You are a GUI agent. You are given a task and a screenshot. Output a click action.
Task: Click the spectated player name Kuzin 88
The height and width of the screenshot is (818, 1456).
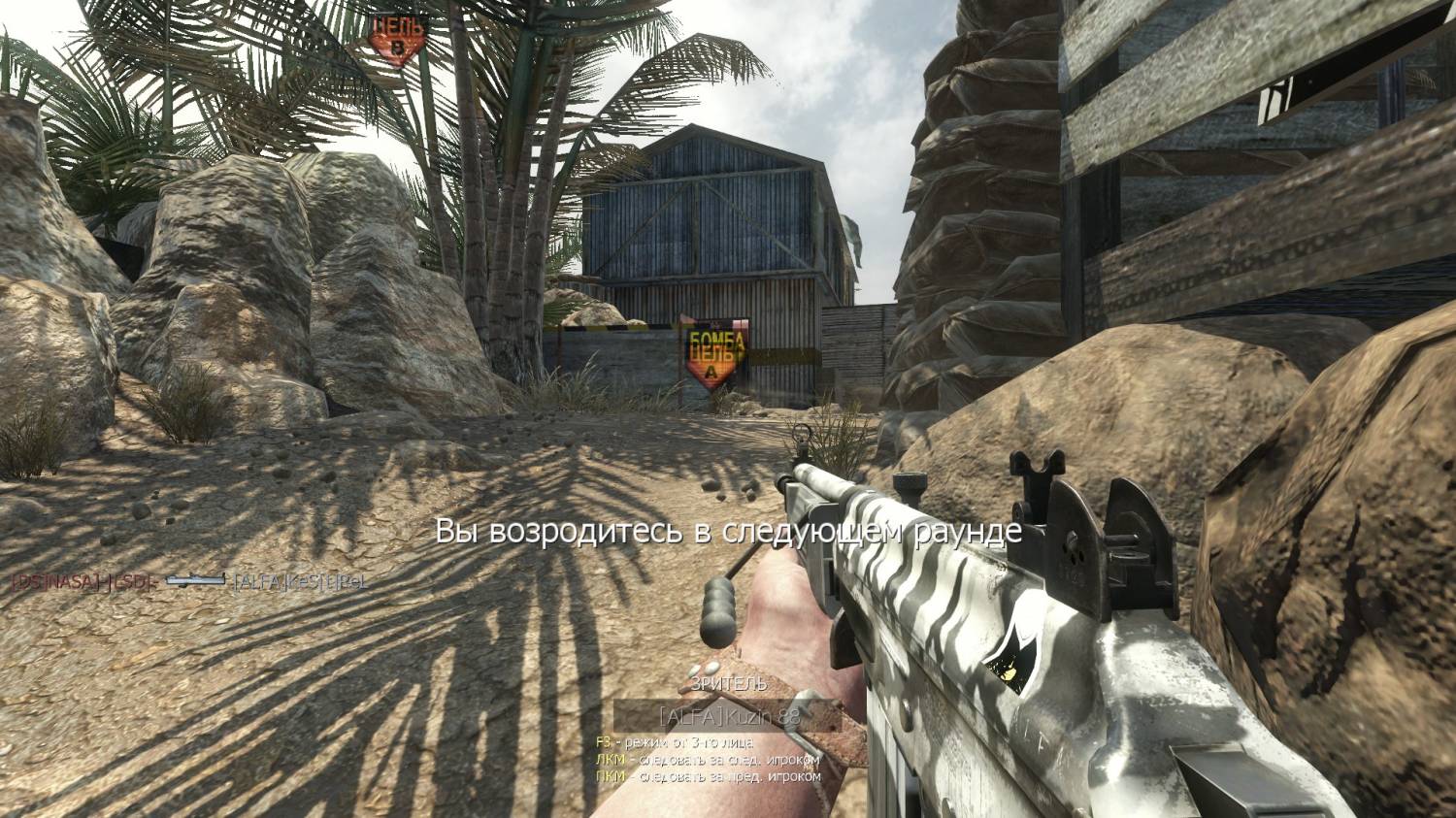pyautogui.click(x=713, y=717)
